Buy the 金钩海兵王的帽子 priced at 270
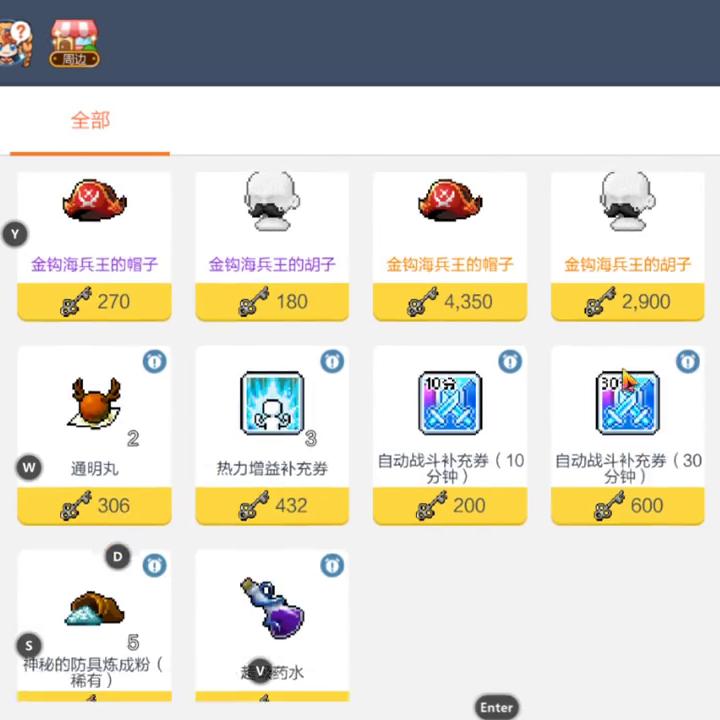This screenshot has width=720, height=720. (94, 301)
